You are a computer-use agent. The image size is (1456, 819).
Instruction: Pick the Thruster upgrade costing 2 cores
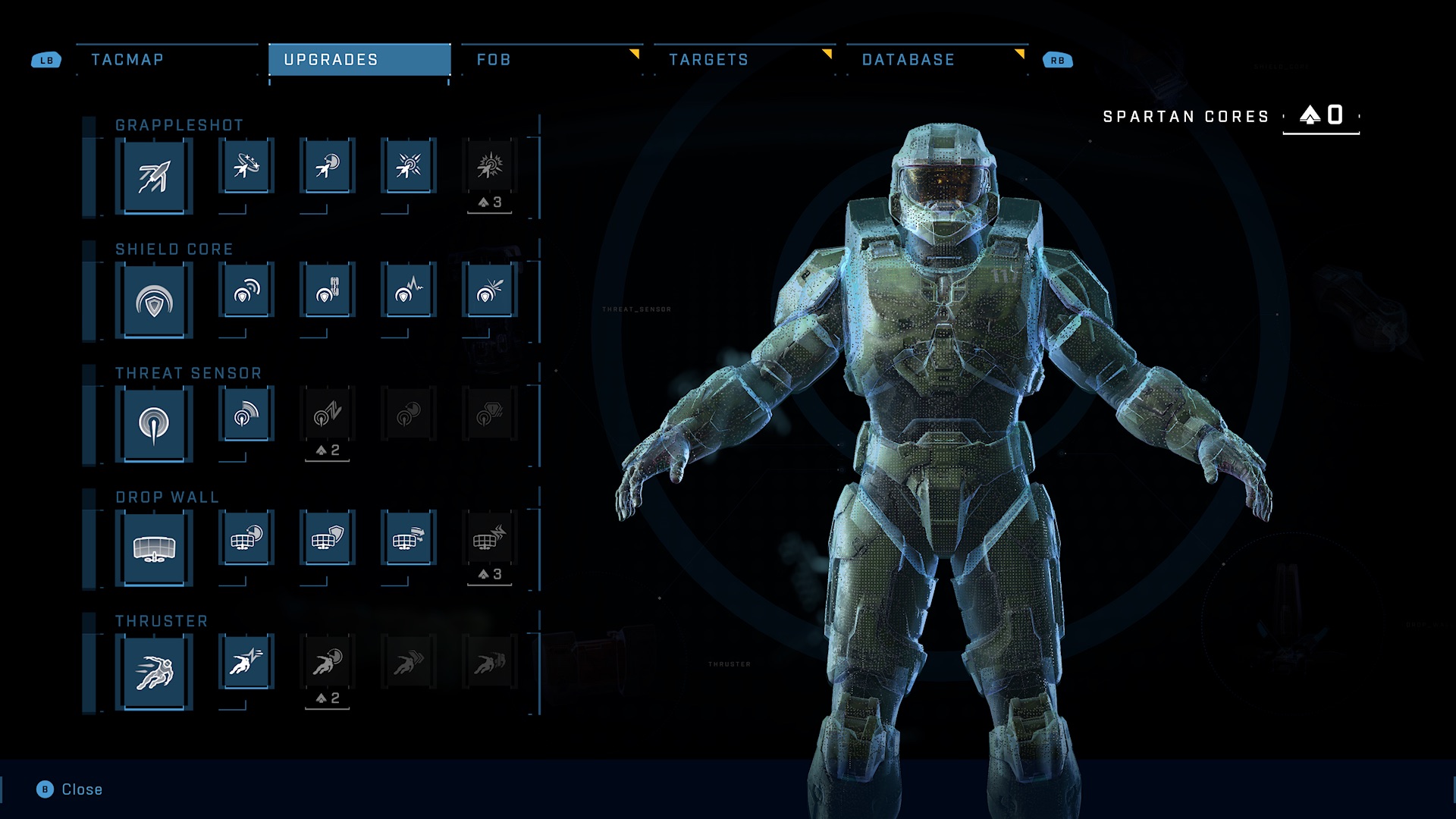coord(328,663)
